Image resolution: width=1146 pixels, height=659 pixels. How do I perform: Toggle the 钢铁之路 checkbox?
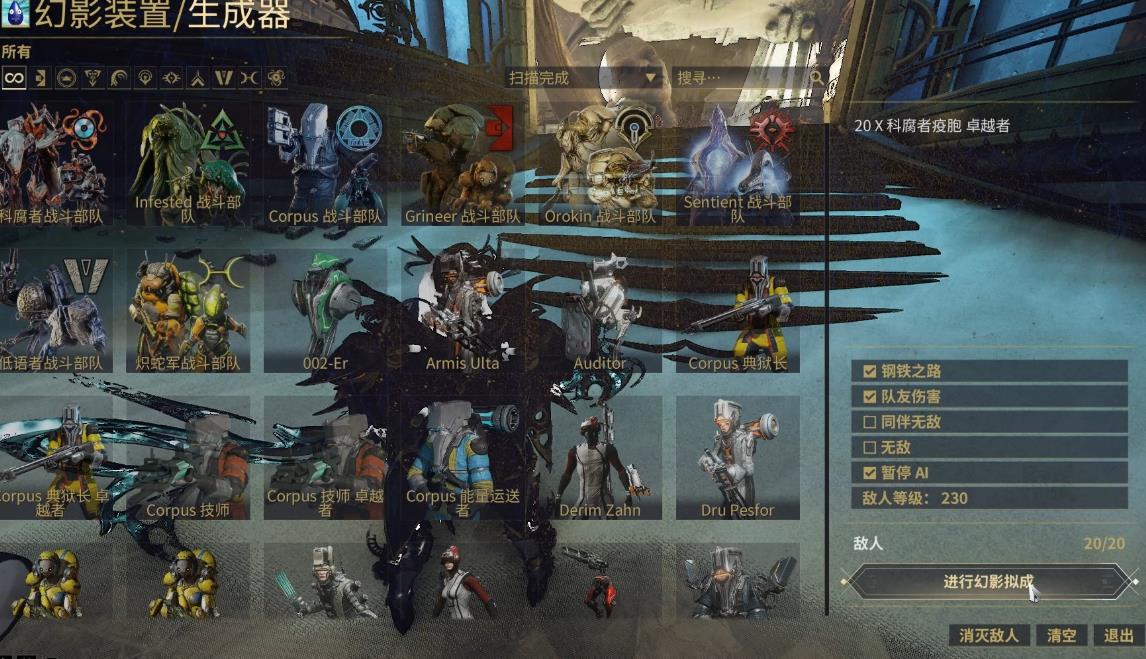[x=868, y=371]
